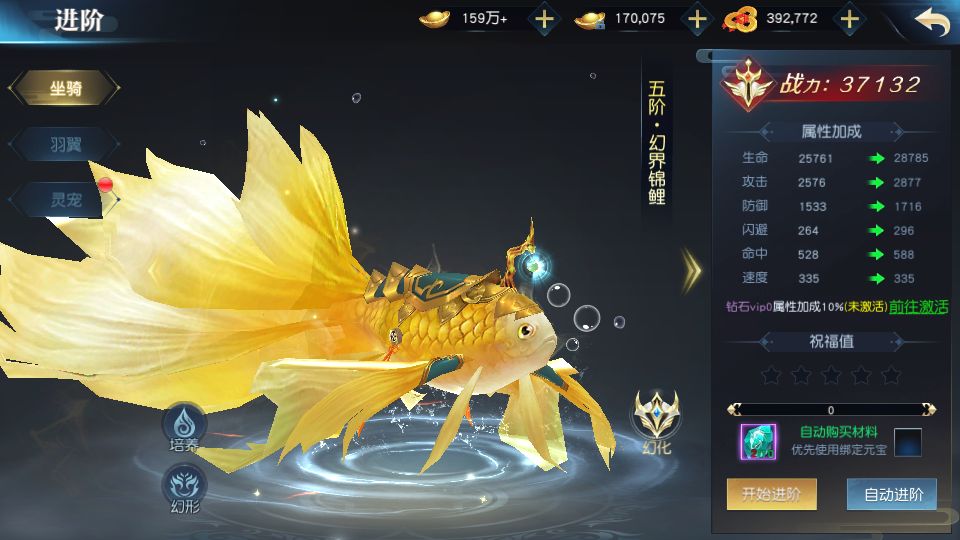Tap the 幻化 illusion crest icon

click(x=656, y=418)
